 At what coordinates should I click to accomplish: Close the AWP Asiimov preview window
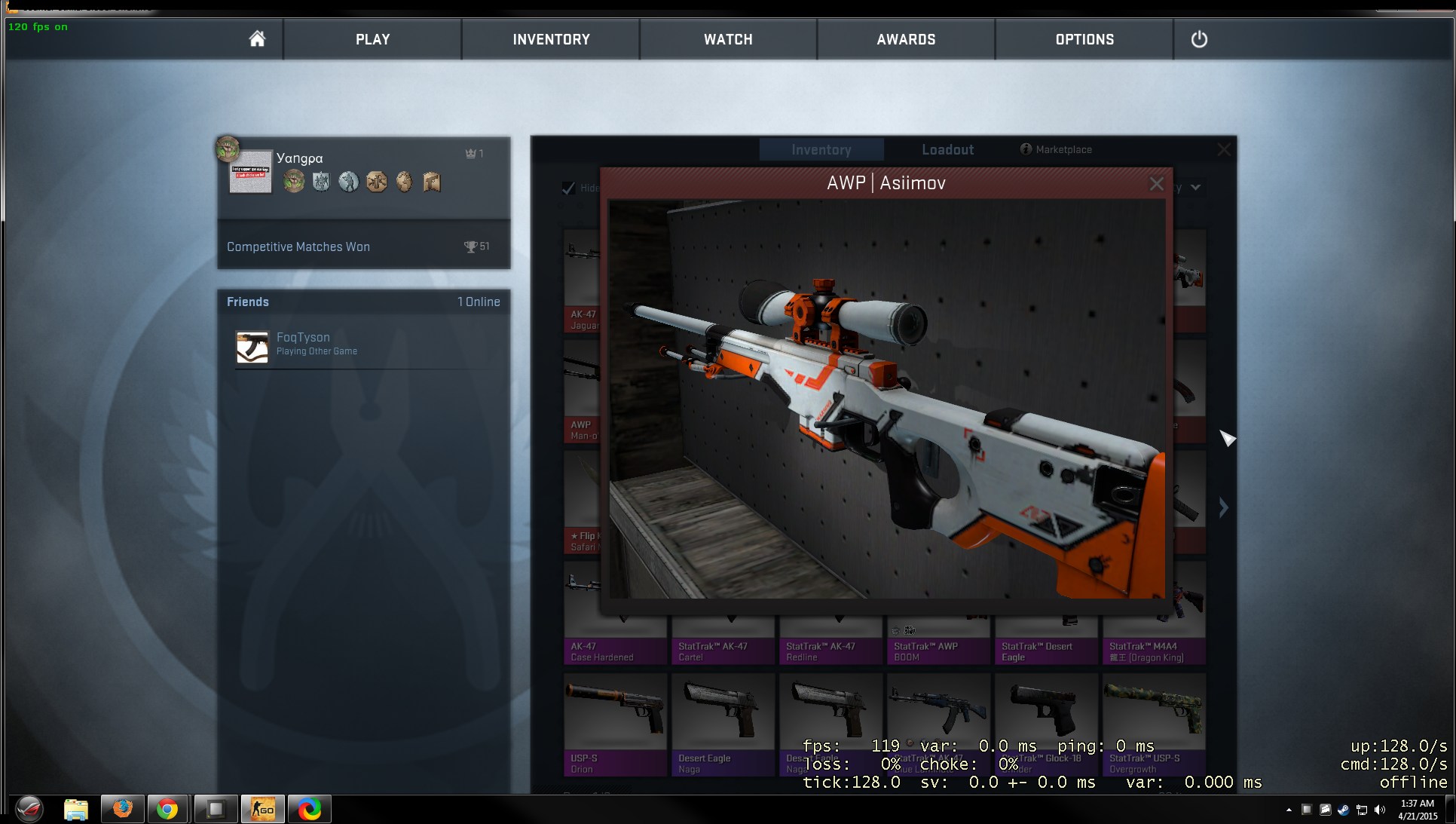click(x=1156, y=184)
